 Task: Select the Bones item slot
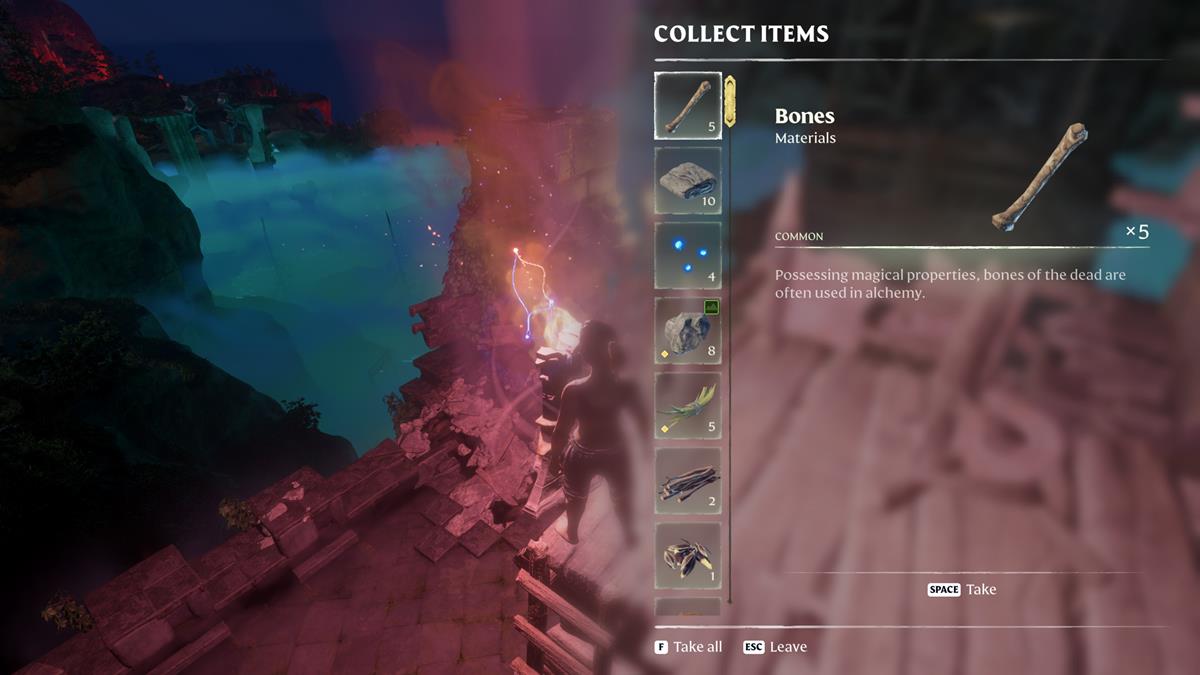687,105
